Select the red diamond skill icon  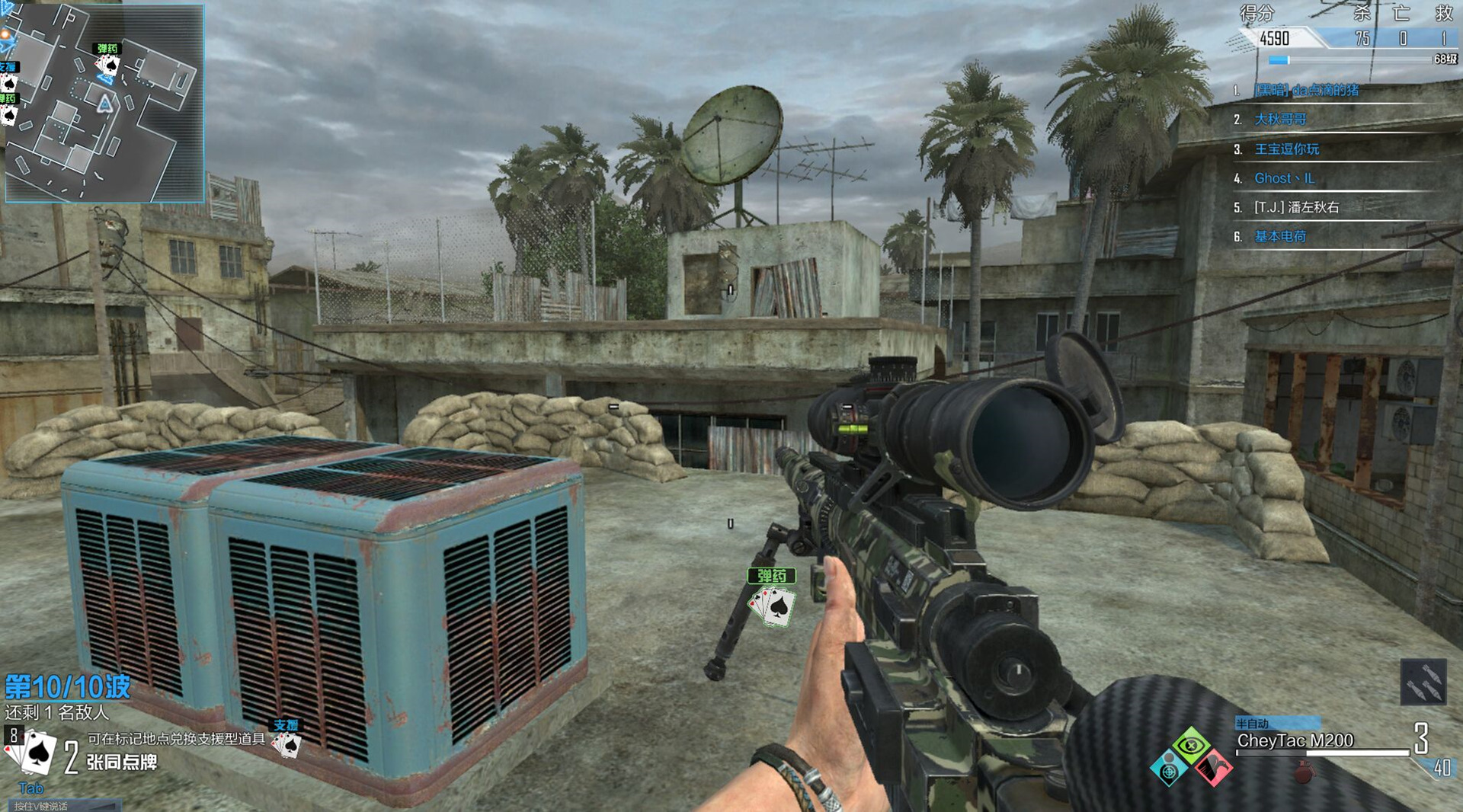tap(1212, 768)
